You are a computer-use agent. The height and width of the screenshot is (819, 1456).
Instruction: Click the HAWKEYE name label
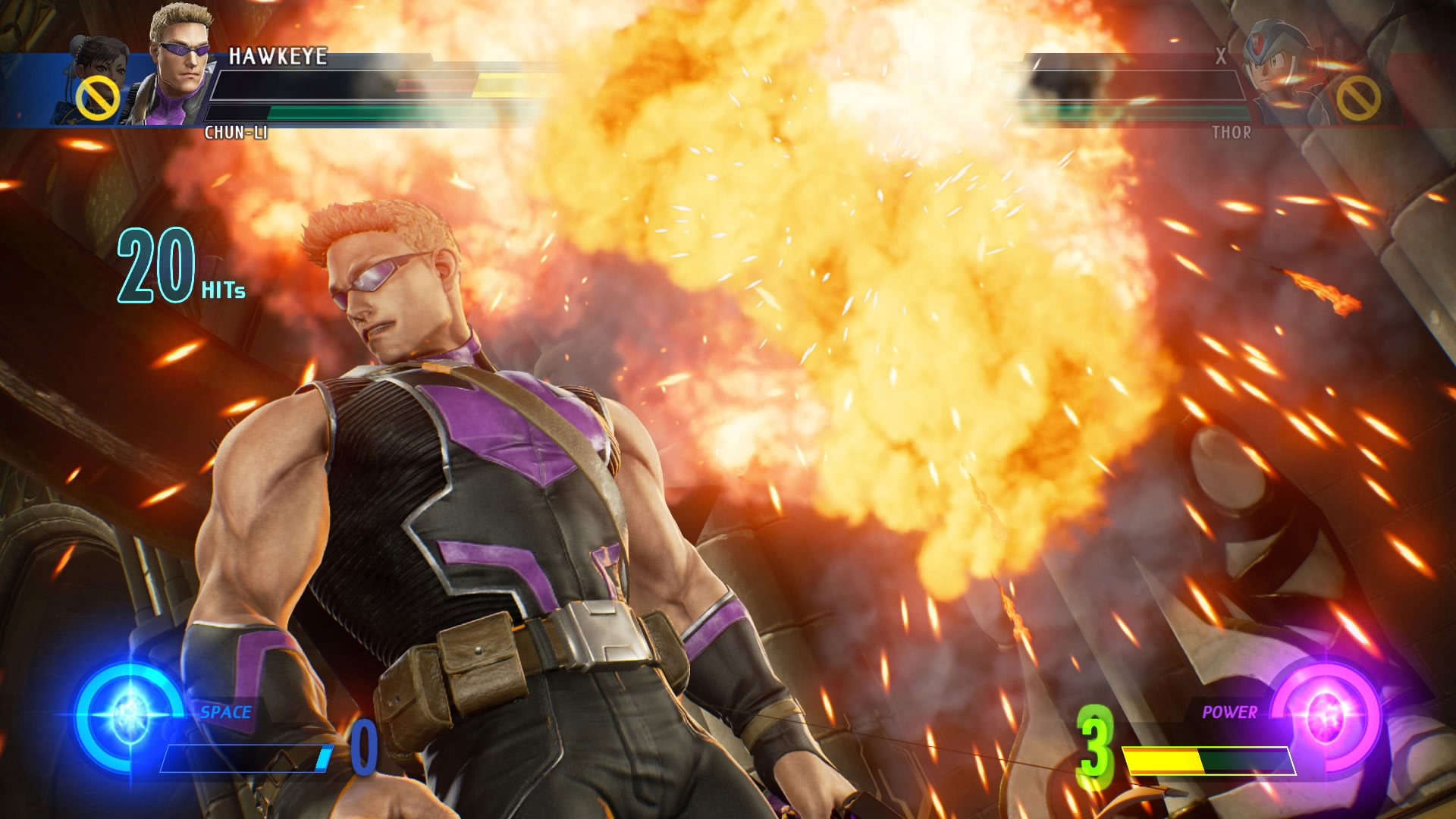[x=280, y=55]
